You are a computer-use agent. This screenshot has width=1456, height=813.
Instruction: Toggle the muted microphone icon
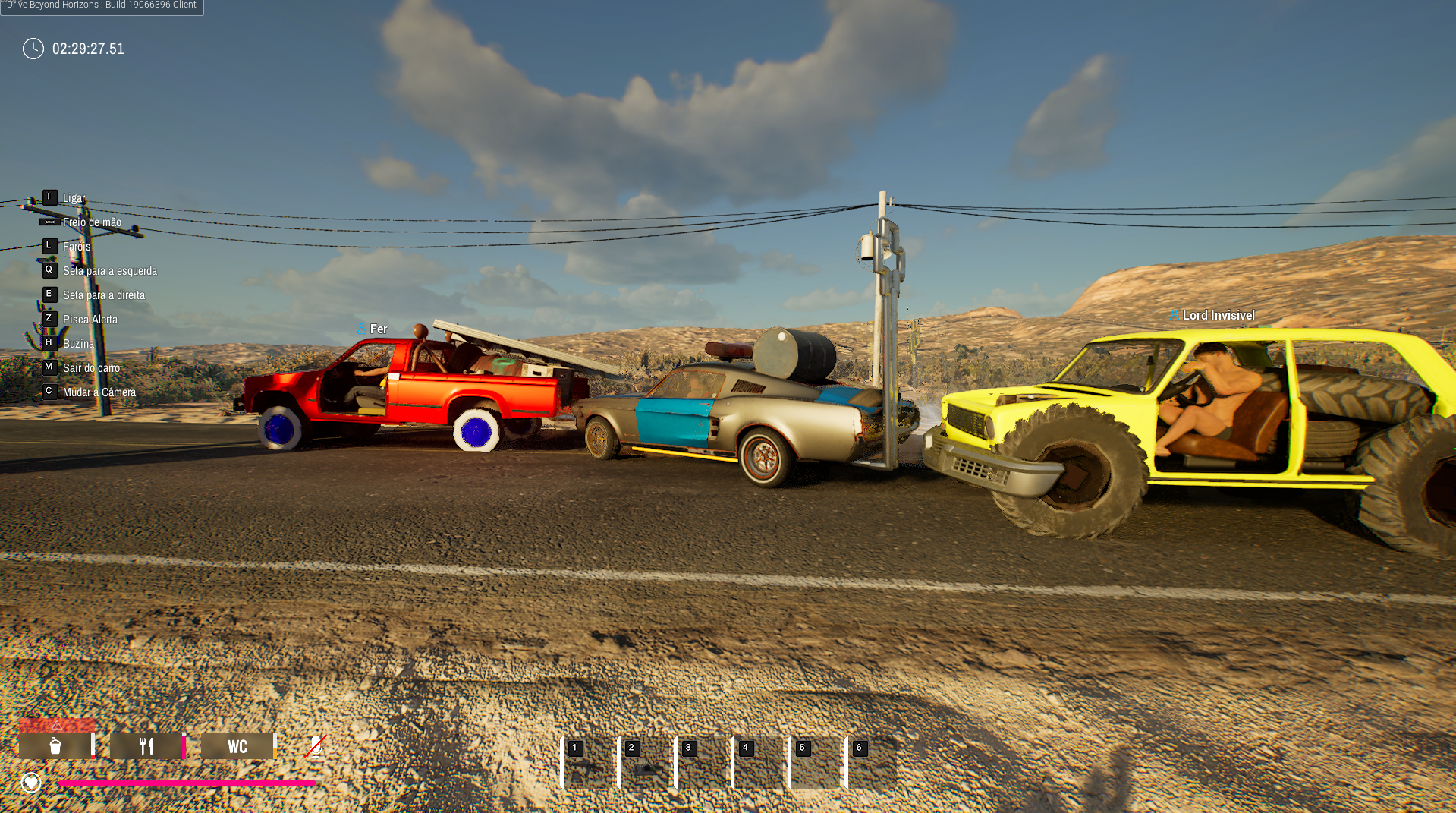[316, 746]
